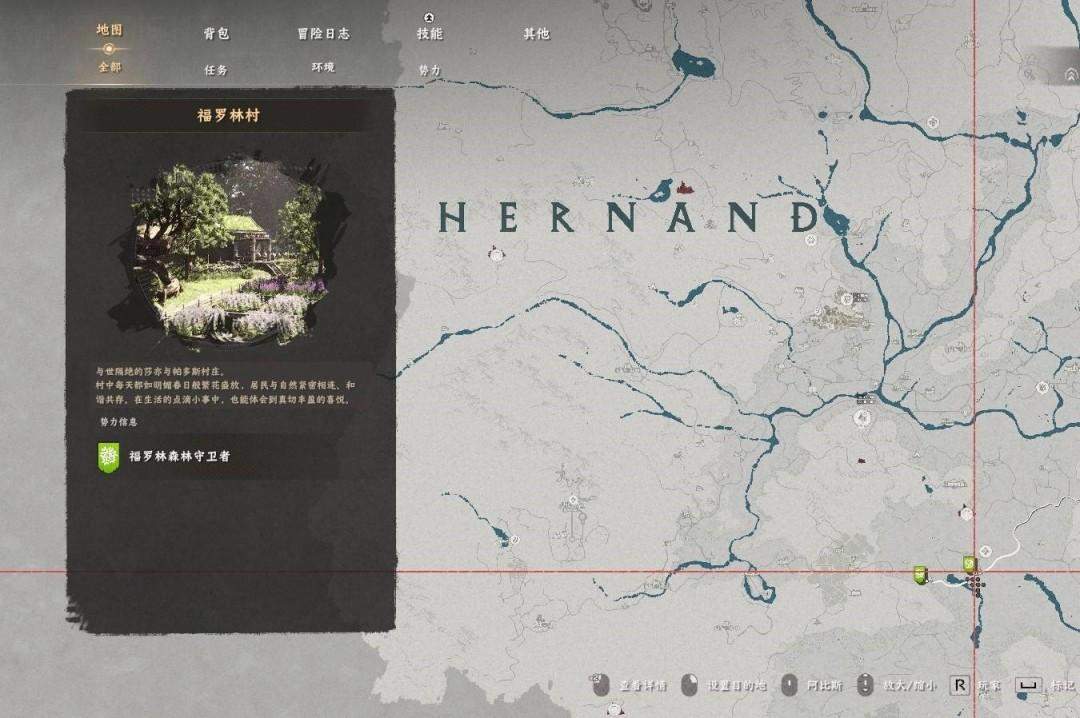Viewport: 1080px width, 718px height.
Task: Click the red camp marker near the HERNAND label
Action: 684,186
